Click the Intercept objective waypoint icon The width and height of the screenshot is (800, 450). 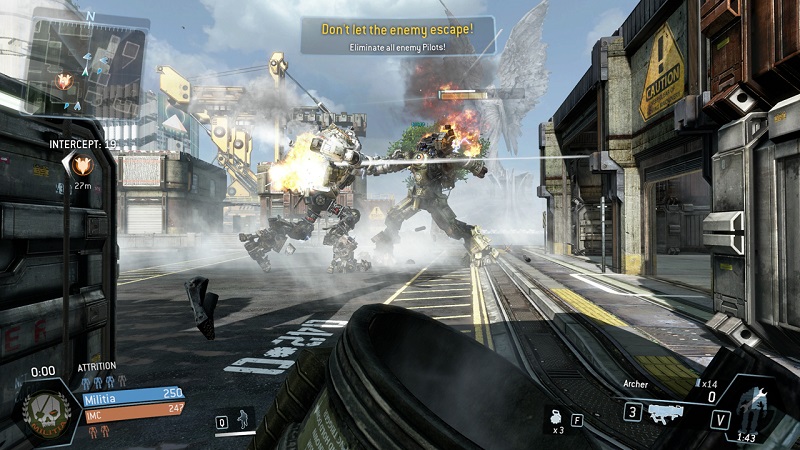[x=84, y=167]
